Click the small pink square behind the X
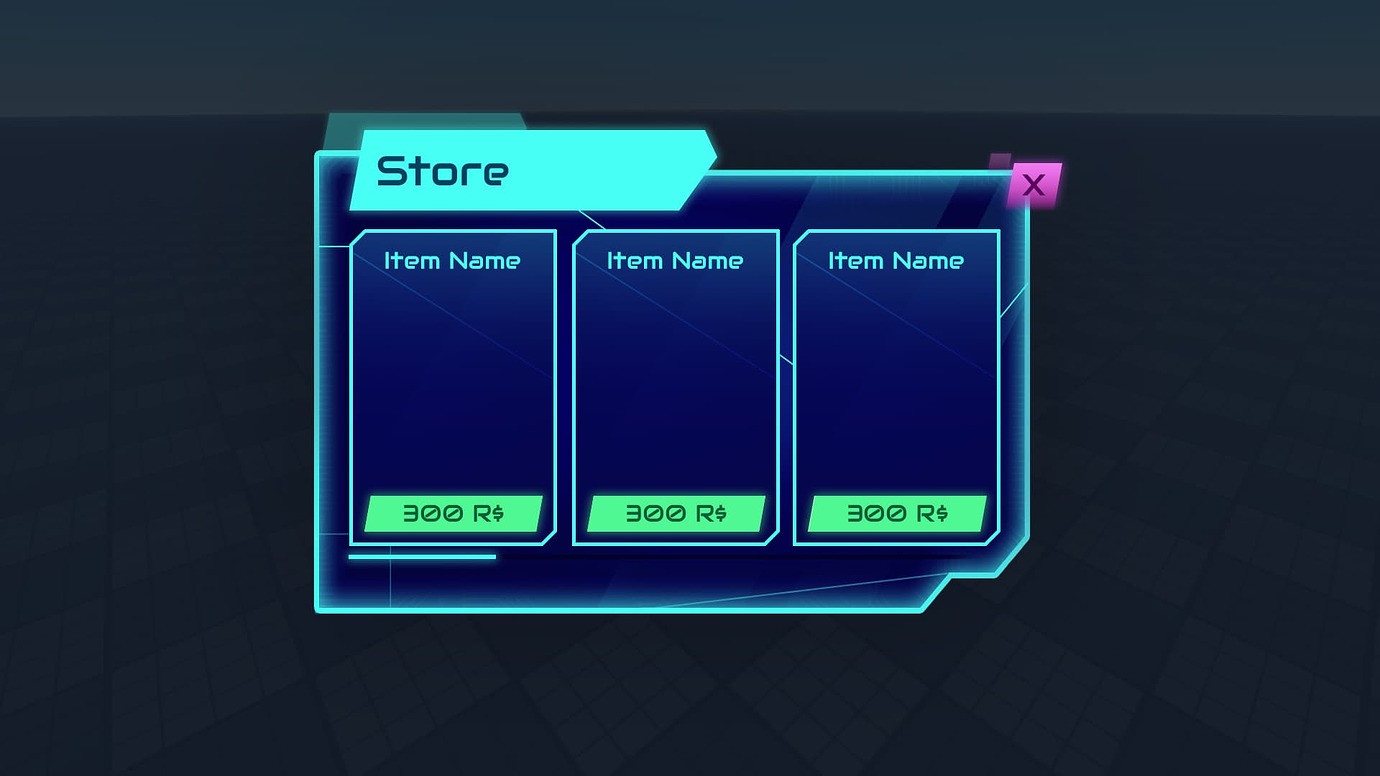The image size is (1380, 776). [1001, 158]
